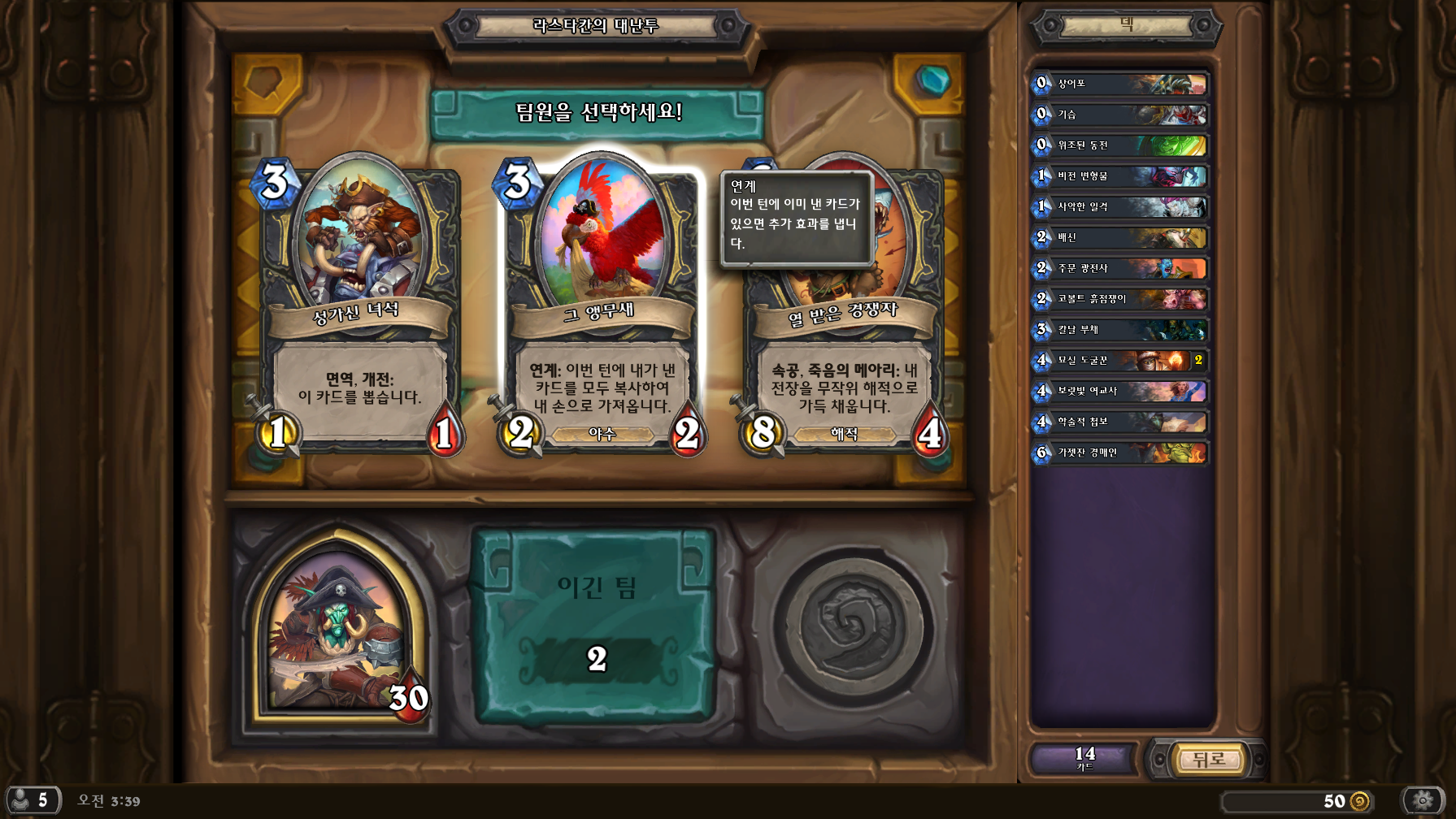This screenshot has width=1456, height=819.
Task: Open the friends list showing 5
Action: (33, 800)
